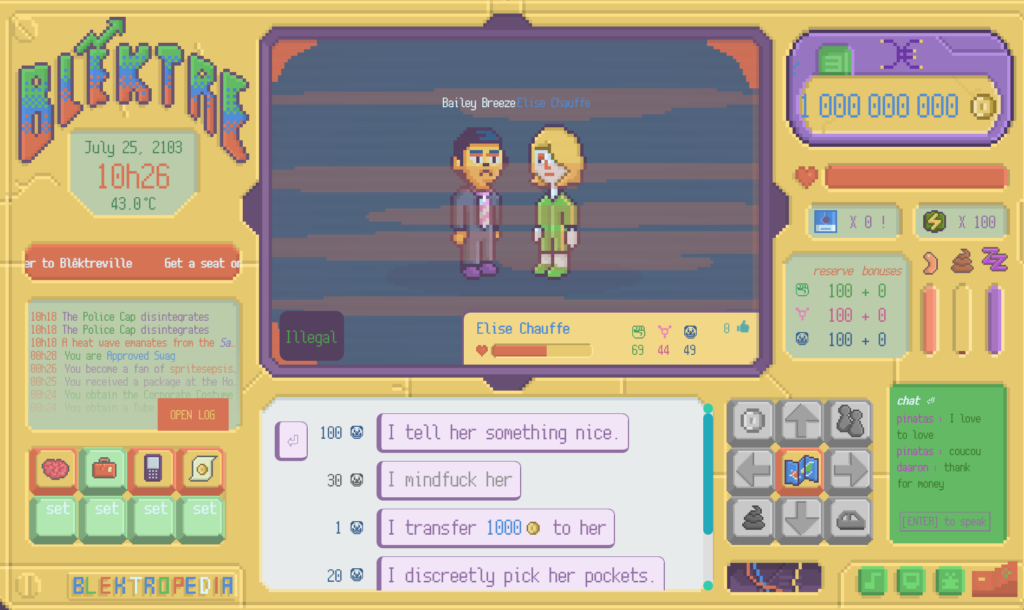Screen dimensions: 1024x610
Task: Click the chat "[ENTER] to speak" box
Action: [944, 521]
